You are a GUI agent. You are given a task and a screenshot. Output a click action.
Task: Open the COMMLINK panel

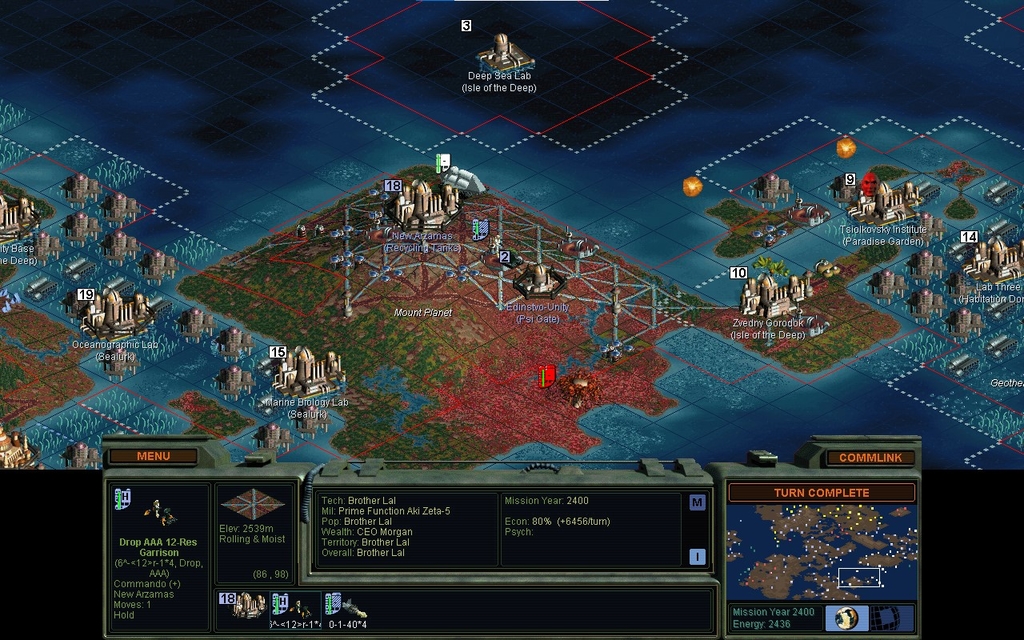pyautogui.click(x=869, y=457)
